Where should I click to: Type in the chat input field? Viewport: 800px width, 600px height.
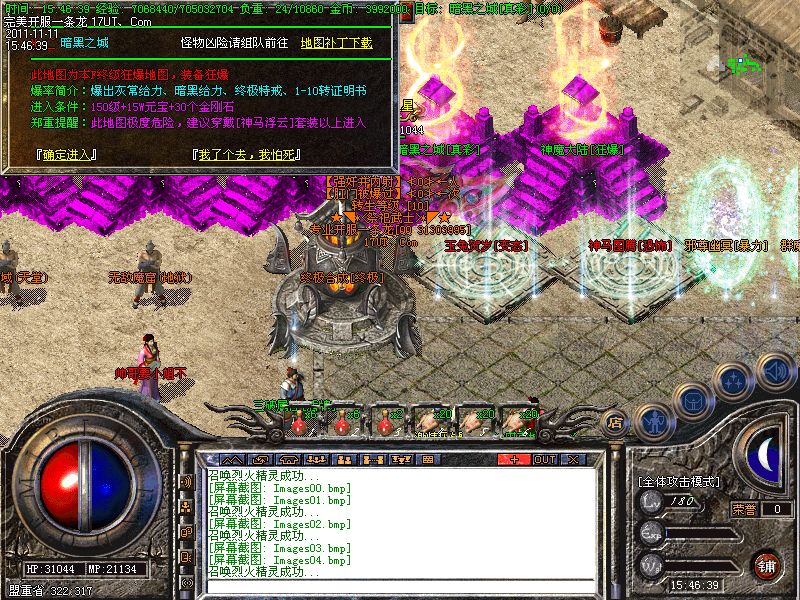[x=400, y=582]
